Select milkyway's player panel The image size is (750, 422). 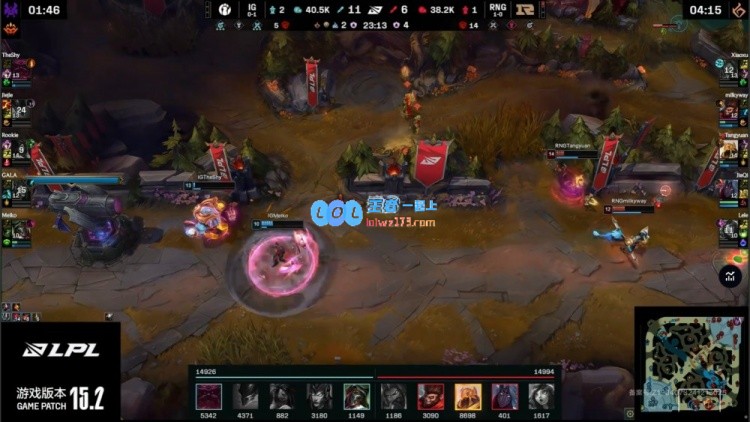pos(731,108)
